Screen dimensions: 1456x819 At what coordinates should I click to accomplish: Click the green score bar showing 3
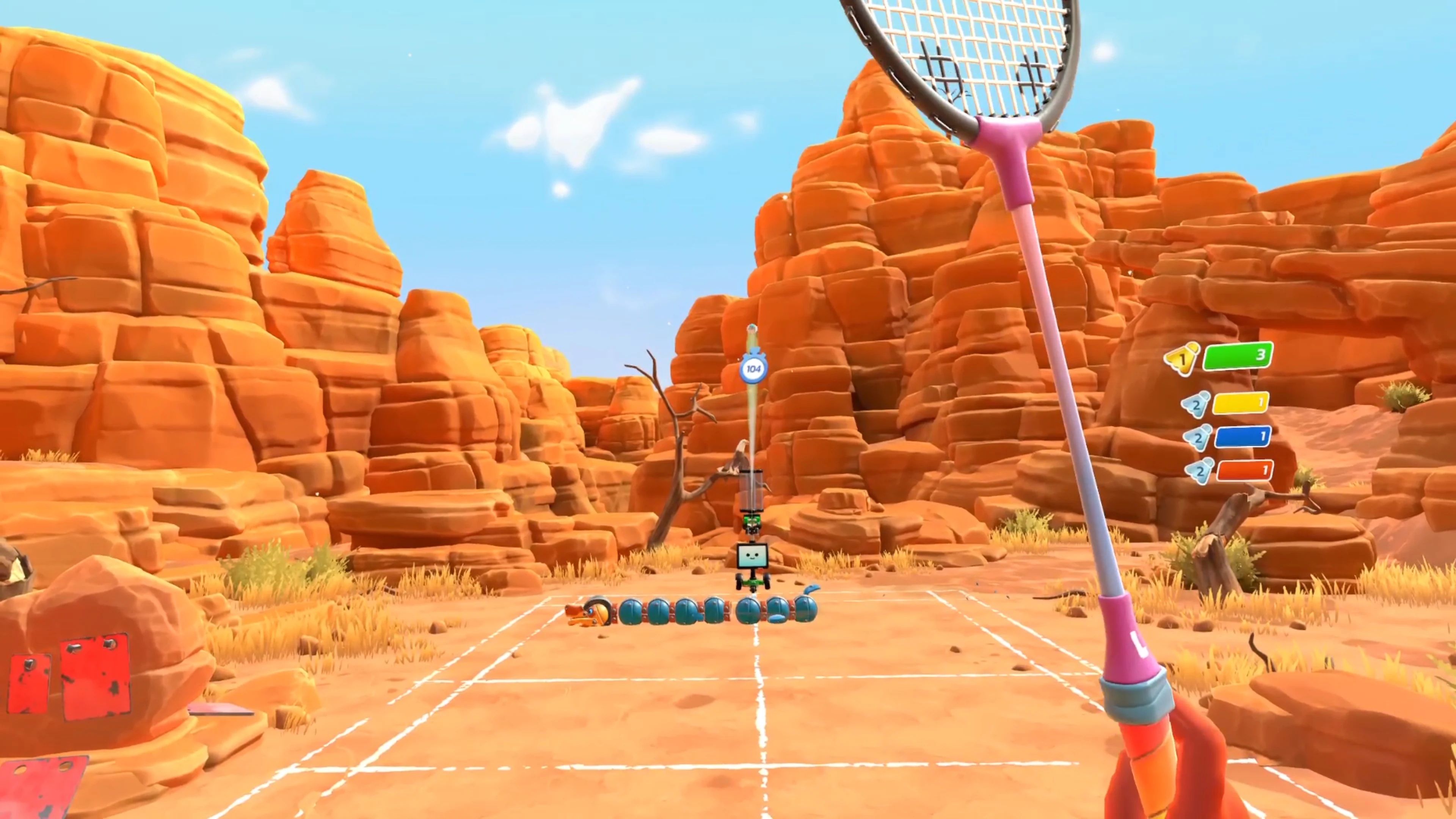point(1238,356)
